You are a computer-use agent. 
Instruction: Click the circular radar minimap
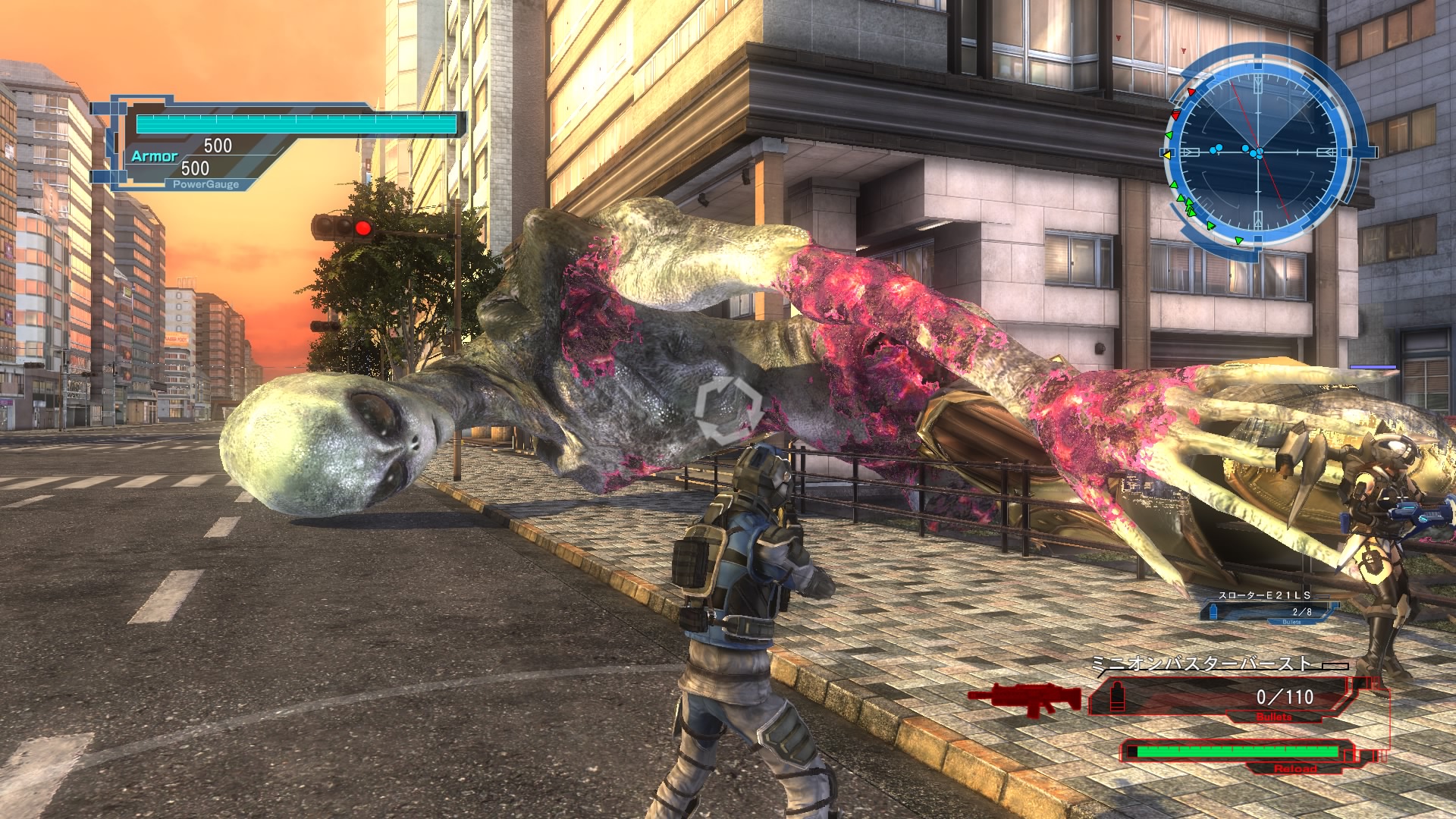[1259, 151]
